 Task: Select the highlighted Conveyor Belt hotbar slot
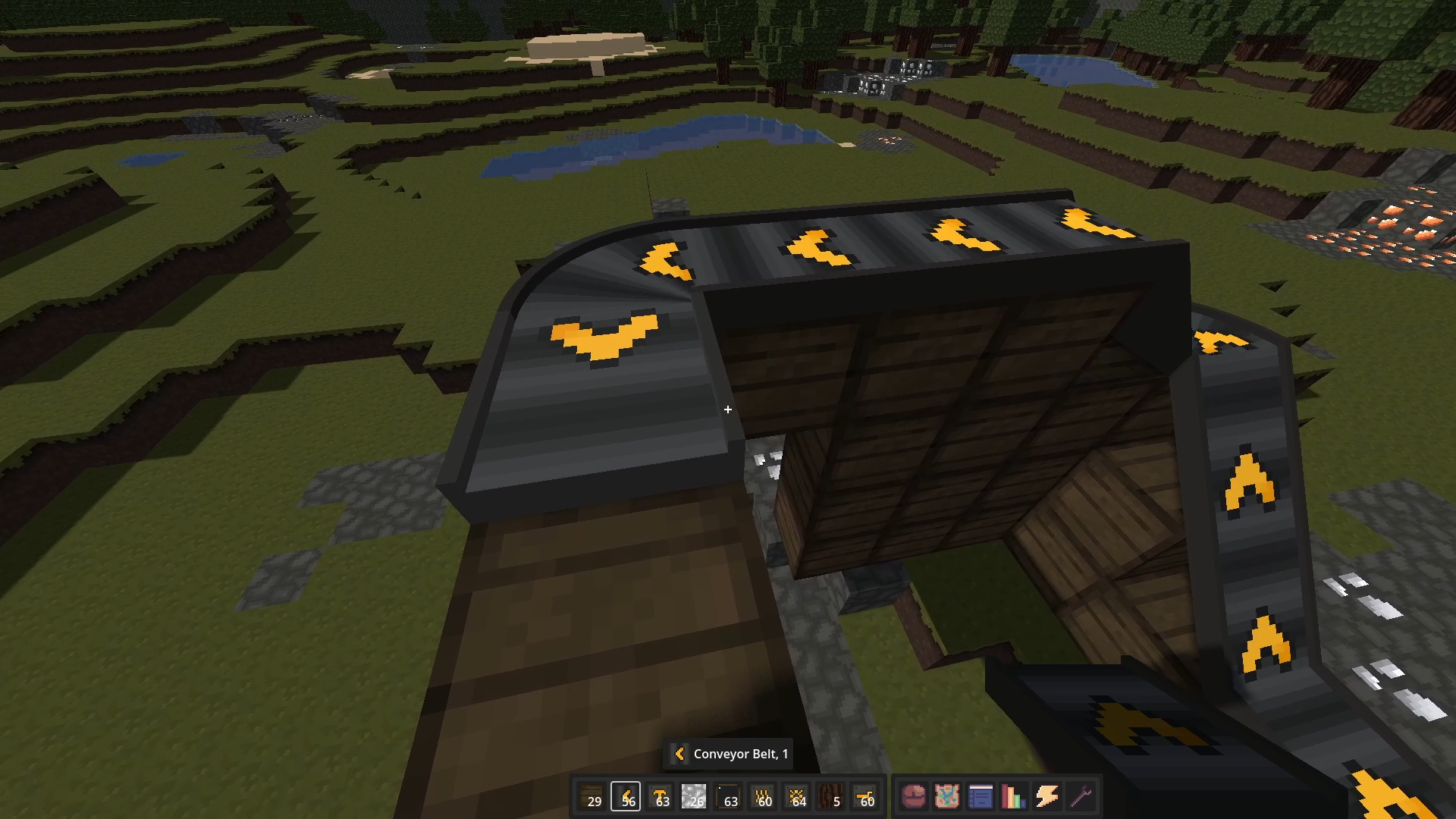coord(626,796)
